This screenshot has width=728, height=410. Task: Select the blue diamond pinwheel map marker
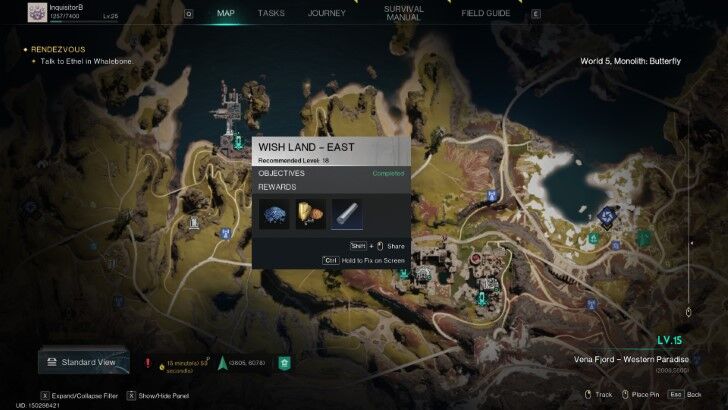[x=605, y=213]
